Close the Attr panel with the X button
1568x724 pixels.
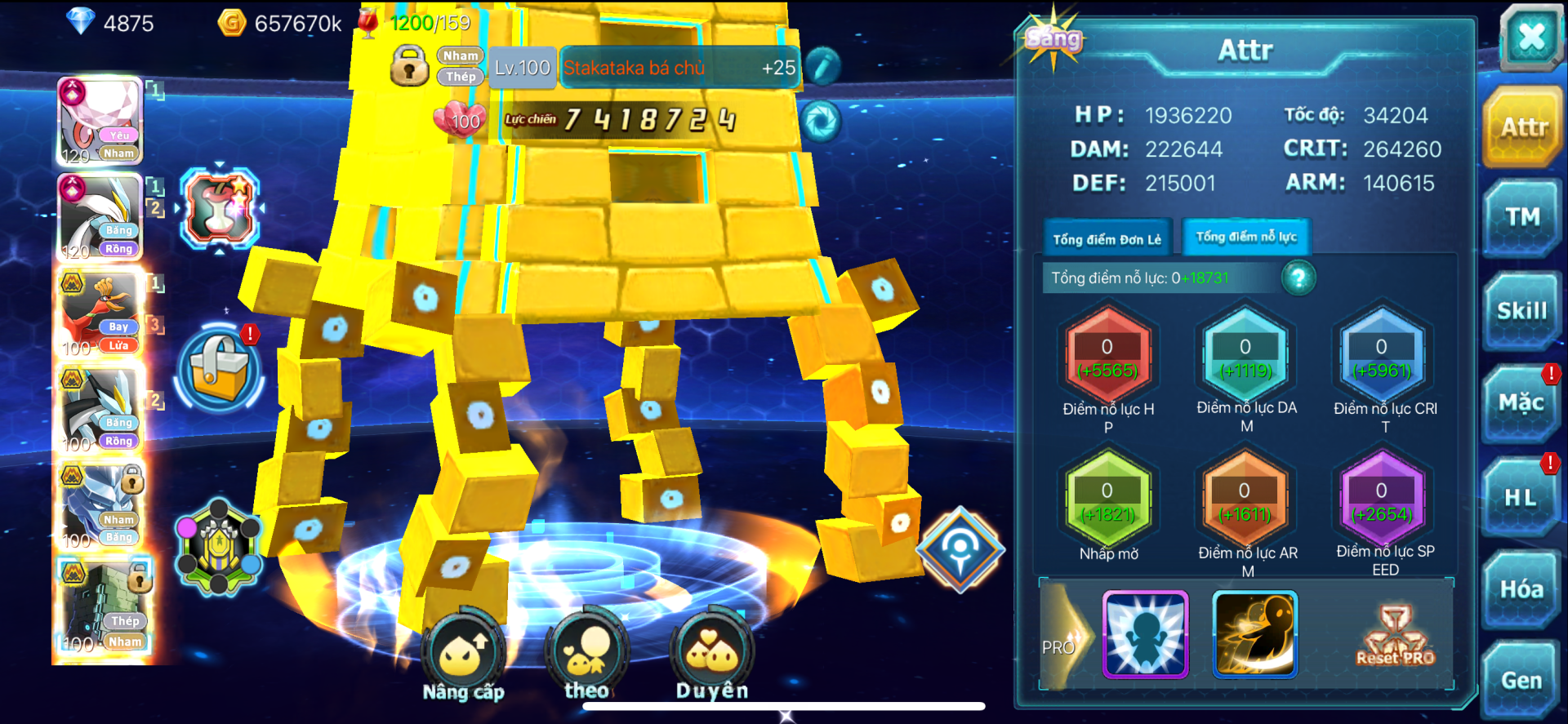pyautogui.click(x=1531, y=37)
